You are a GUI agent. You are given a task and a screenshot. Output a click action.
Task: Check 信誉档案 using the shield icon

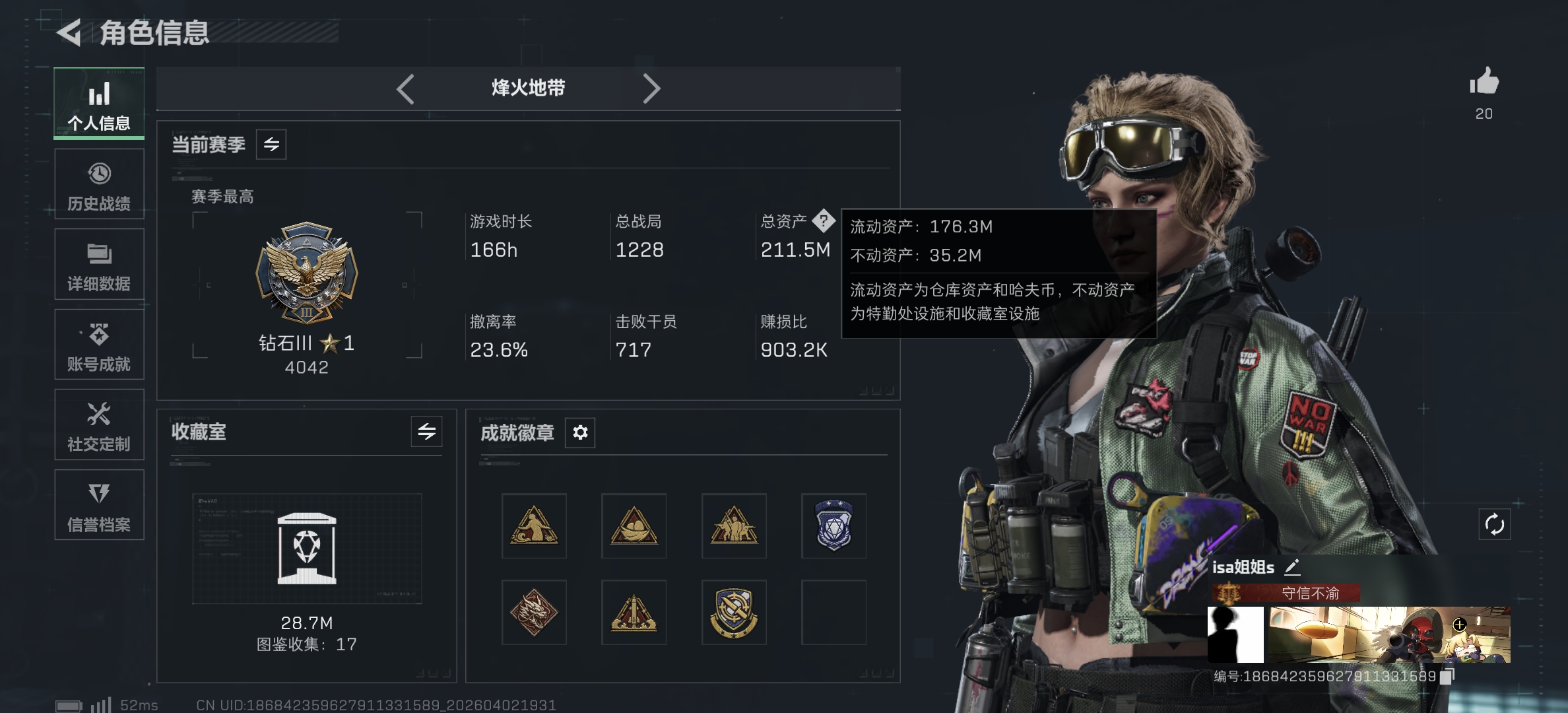coord(98,506)
